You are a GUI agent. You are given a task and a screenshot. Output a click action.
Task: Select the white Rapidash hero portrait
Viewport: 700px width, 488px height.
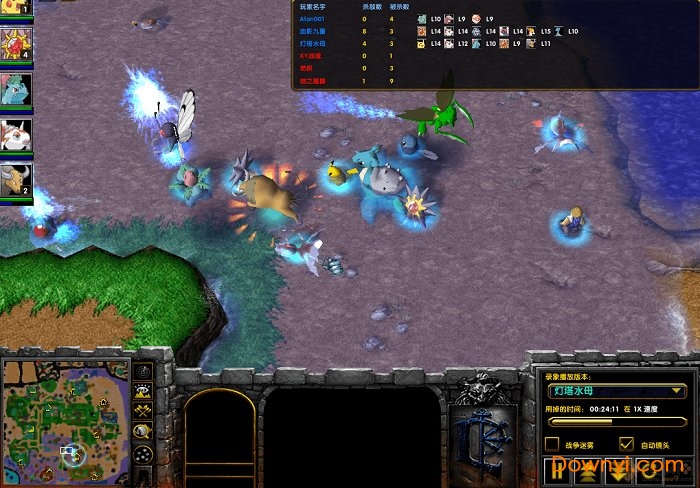(x=17, y=133)
